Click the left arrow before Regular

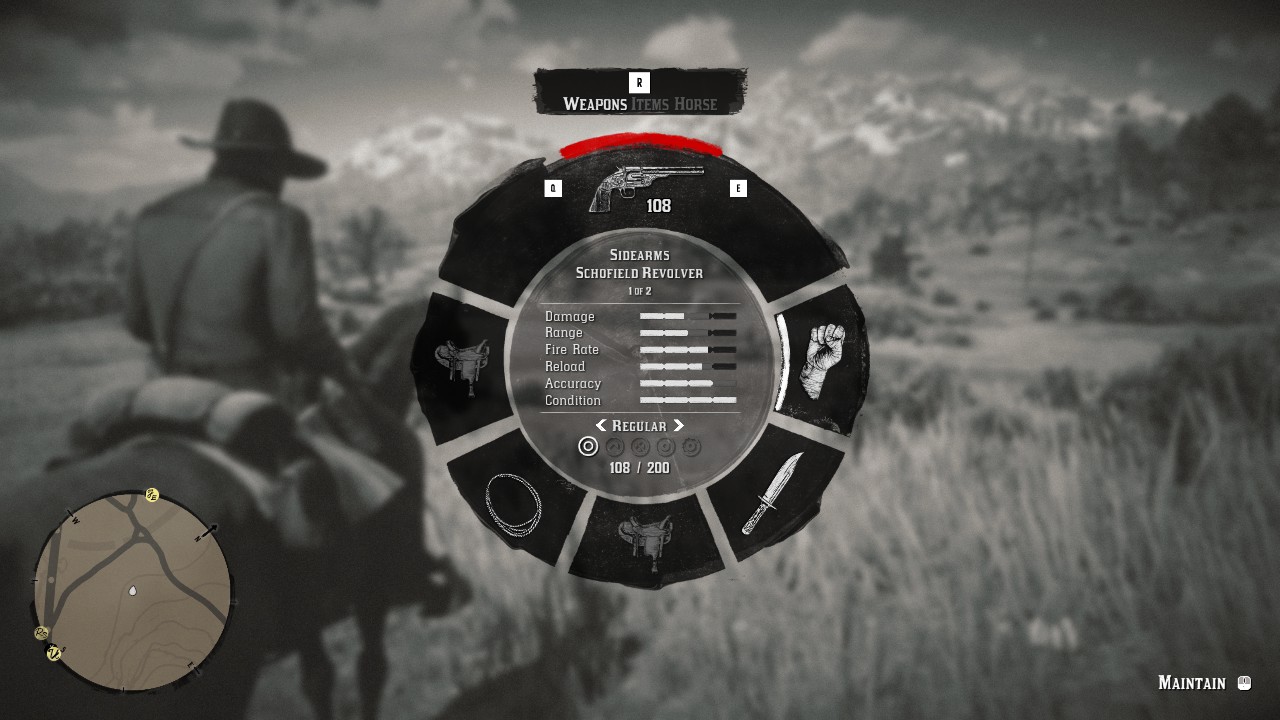(x=600, y=426)
